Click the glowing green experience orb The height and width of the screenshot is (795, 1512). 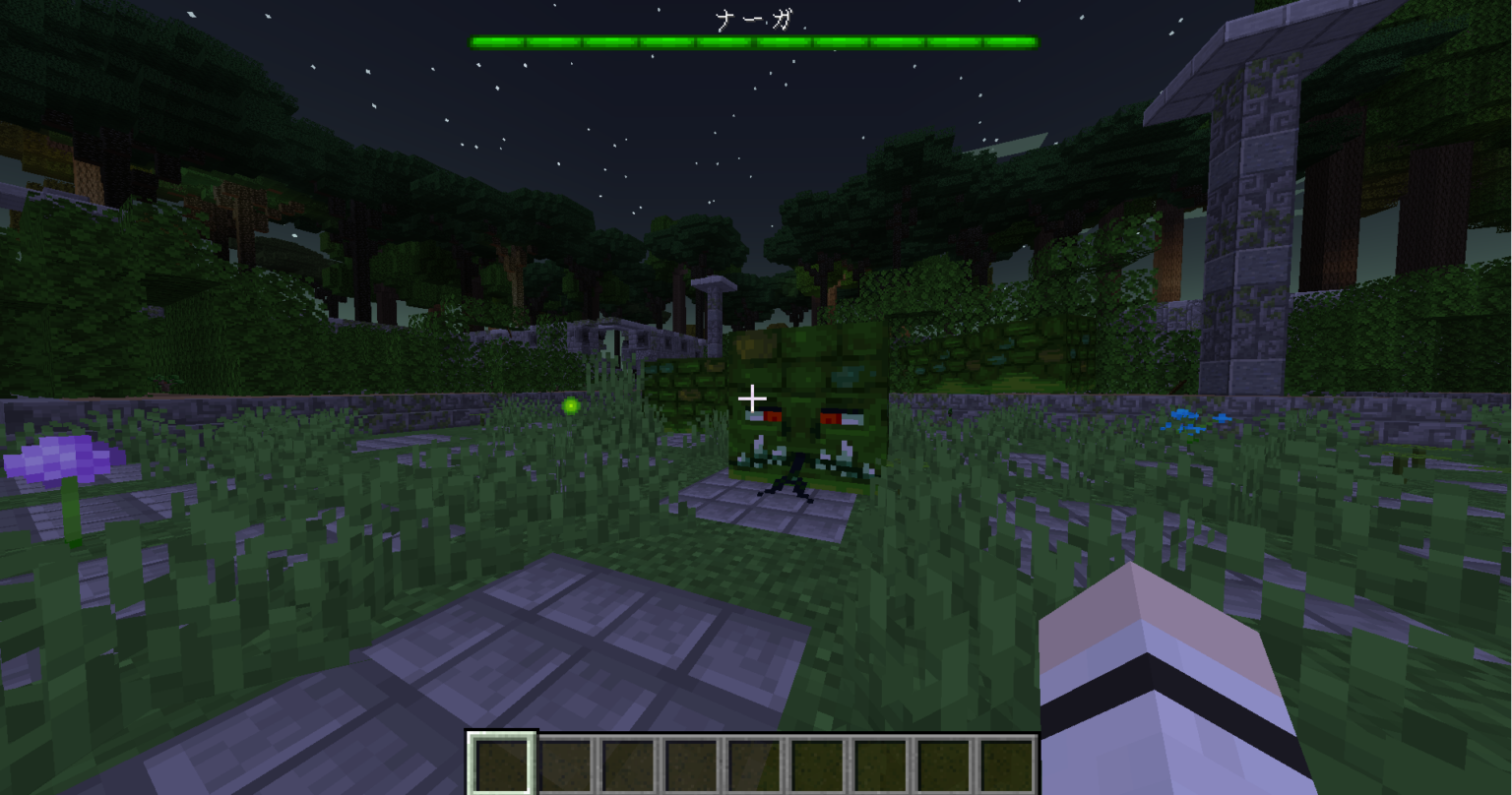571,403
